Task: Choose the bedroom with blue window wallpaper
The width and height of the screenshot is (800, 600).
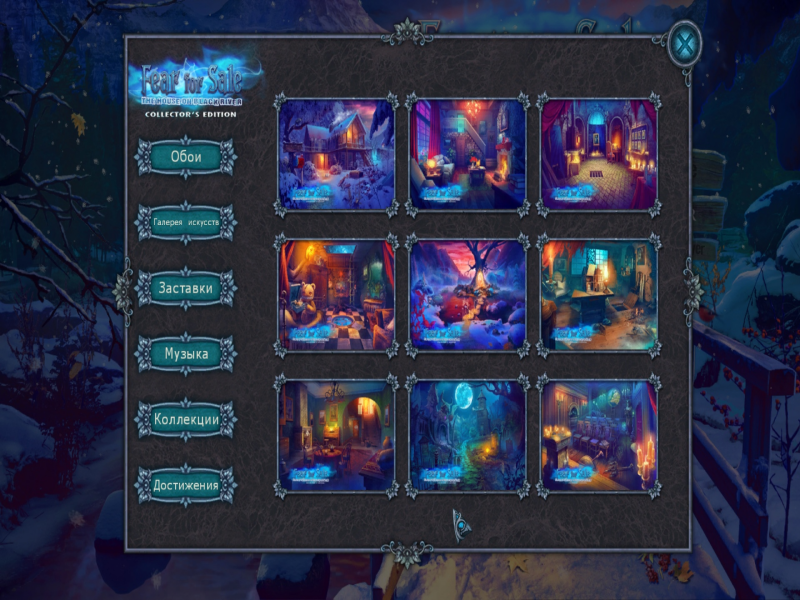Action: coord(467,153)
